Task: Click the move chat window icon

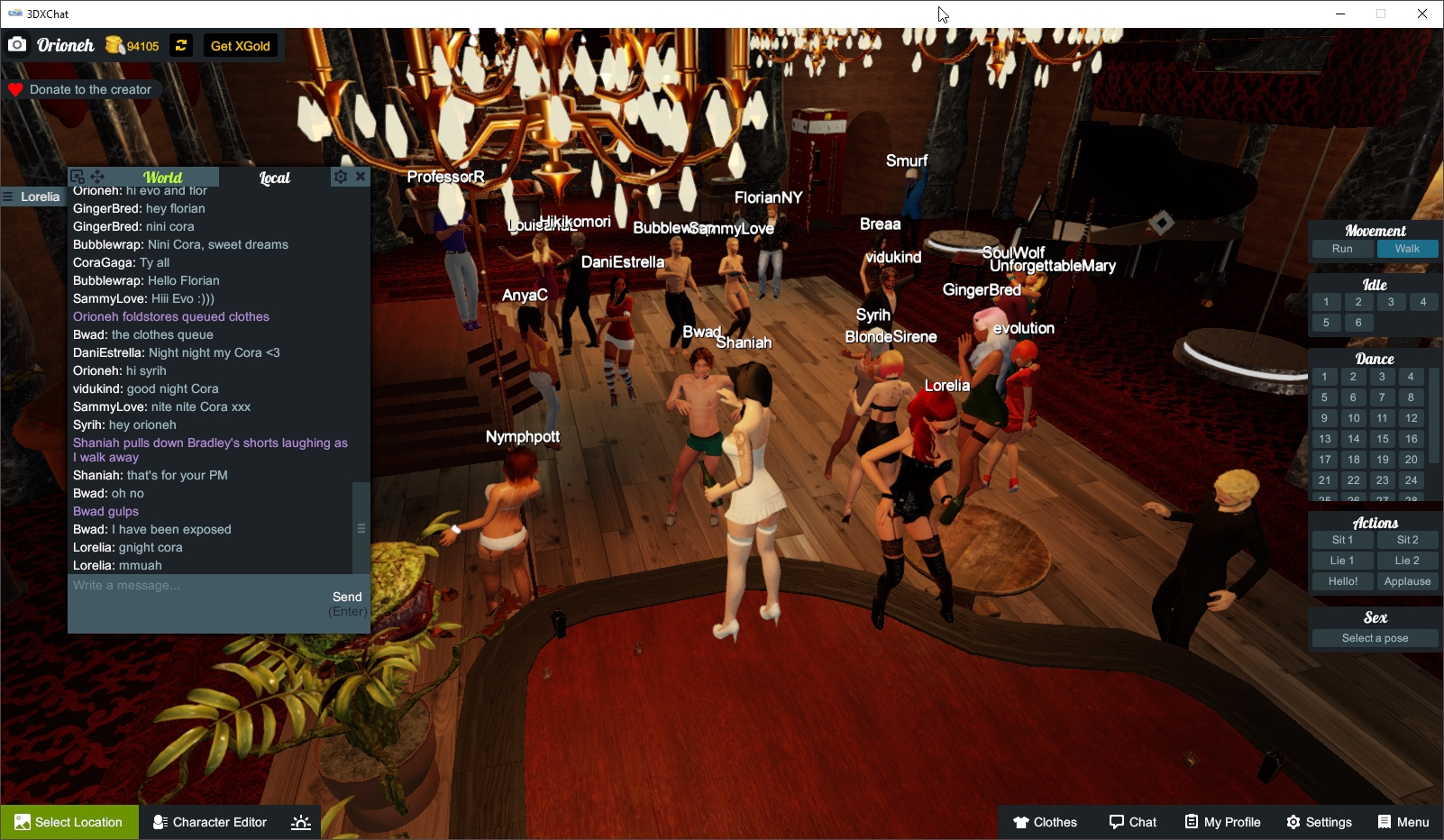Action: click(x=97, y=177)
